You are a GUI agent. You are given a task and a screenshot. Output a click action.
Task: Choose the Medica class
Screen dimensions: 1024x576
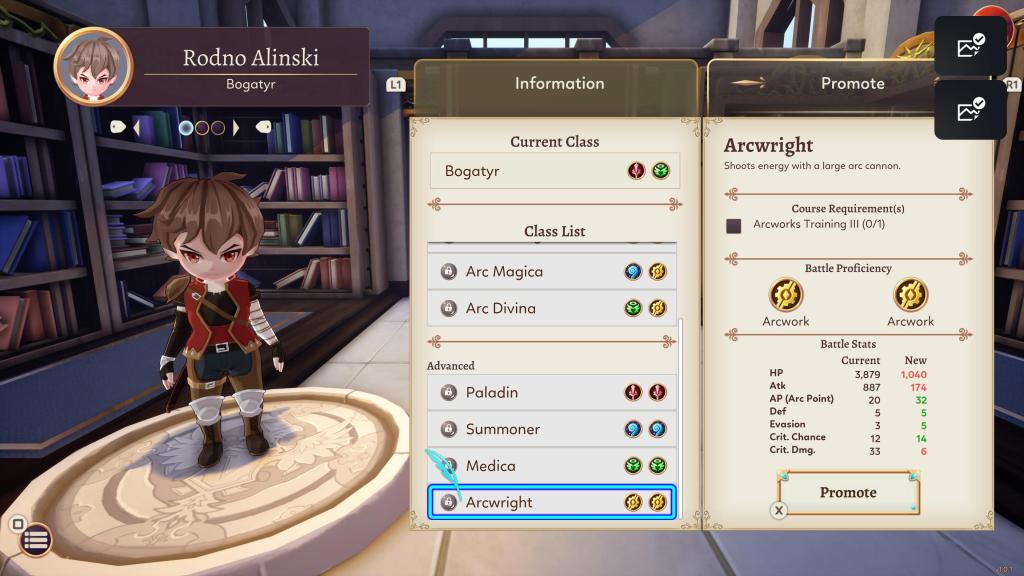click(552, 466)
